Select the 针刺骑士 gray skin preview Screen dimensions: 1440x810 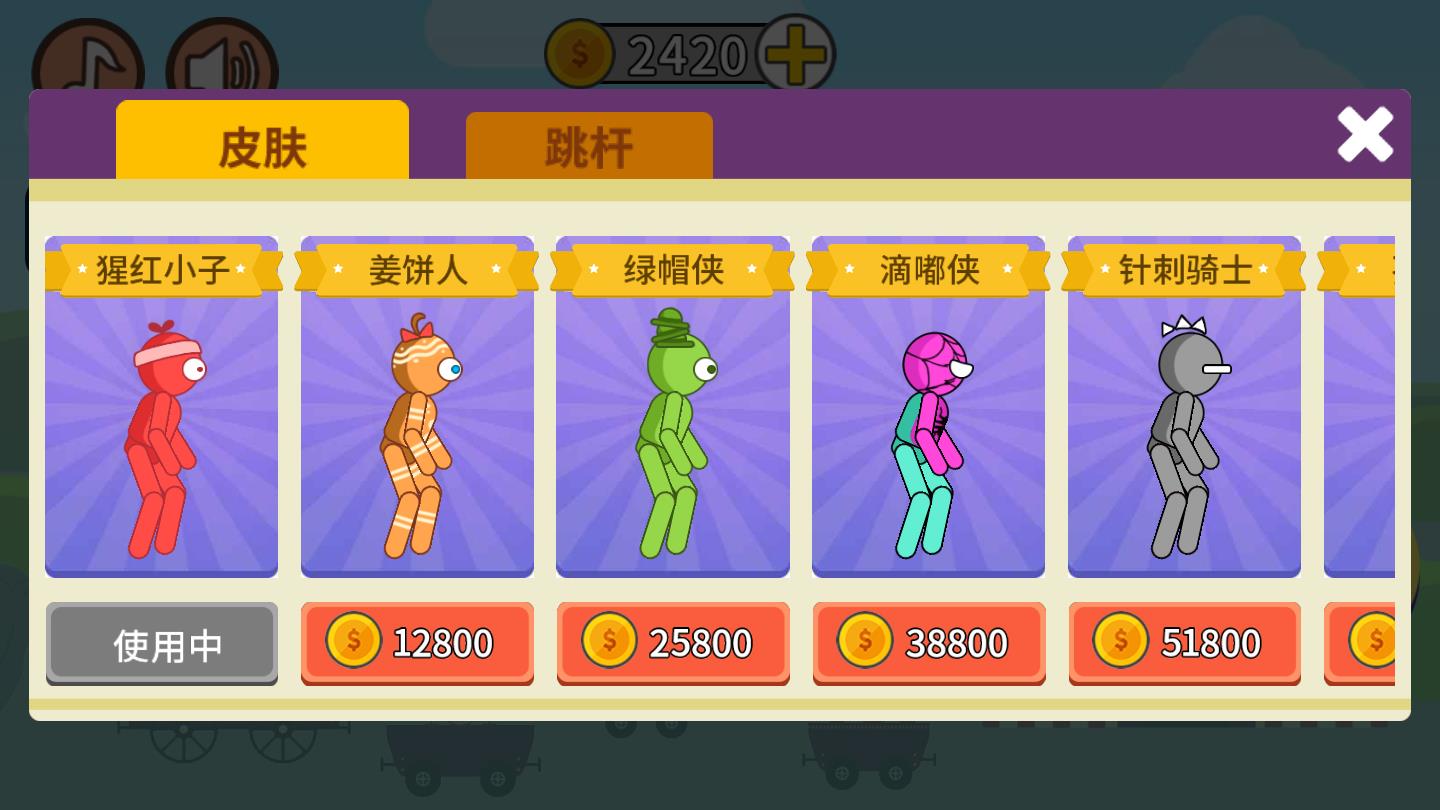click(x=1184, y=430)
